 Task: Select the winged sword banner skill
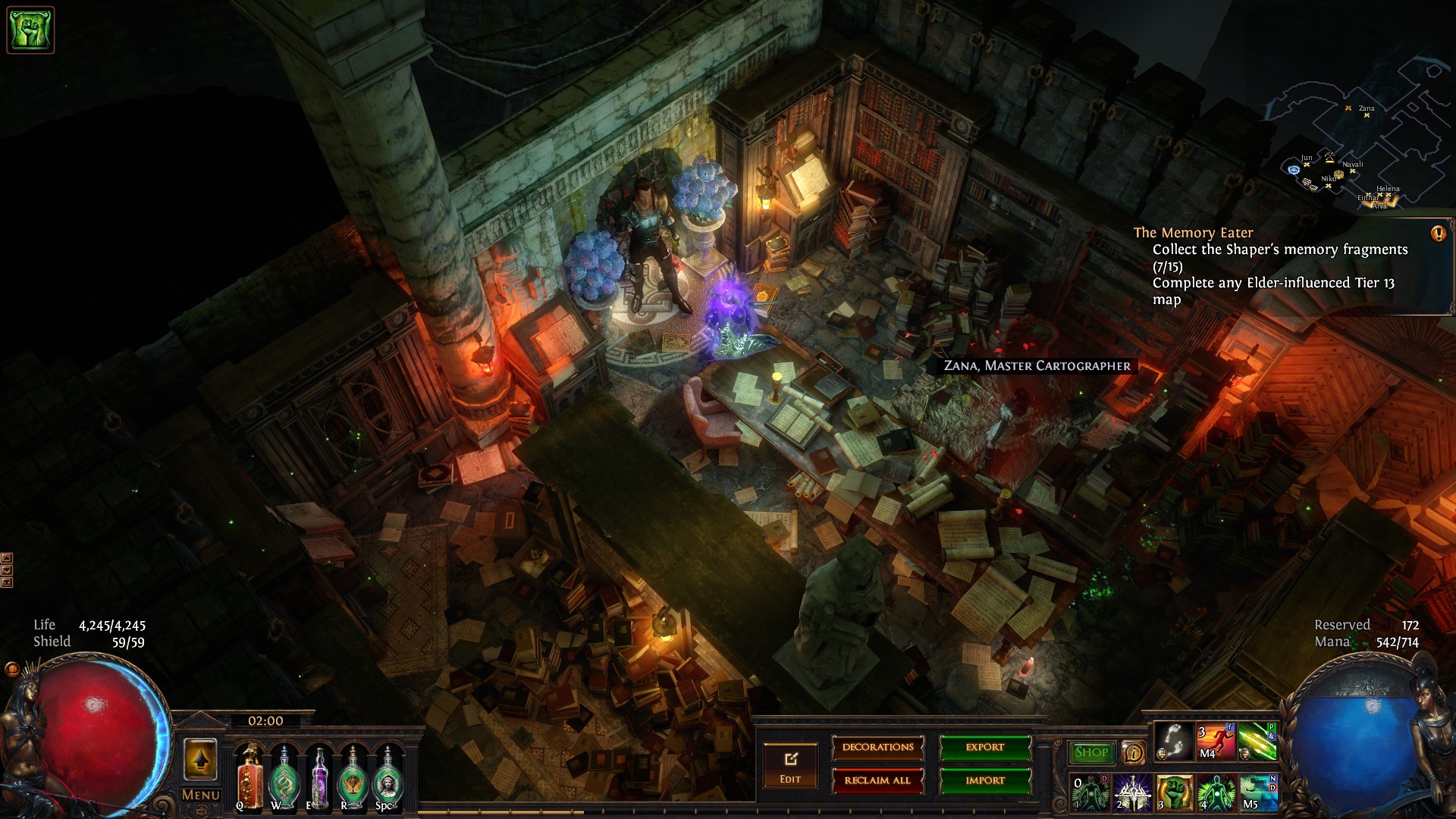pos(1132,792)
